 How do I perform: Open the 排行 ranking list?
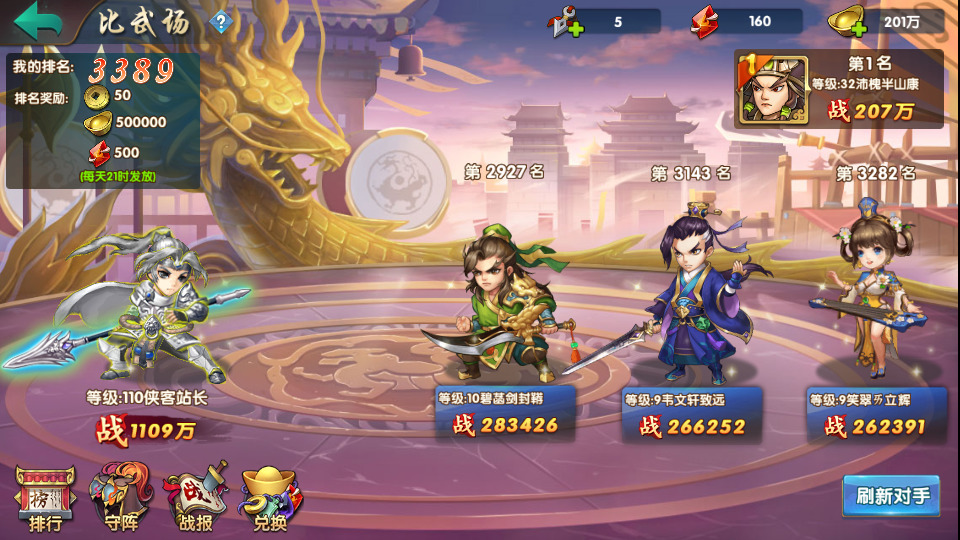pos(45,497)
